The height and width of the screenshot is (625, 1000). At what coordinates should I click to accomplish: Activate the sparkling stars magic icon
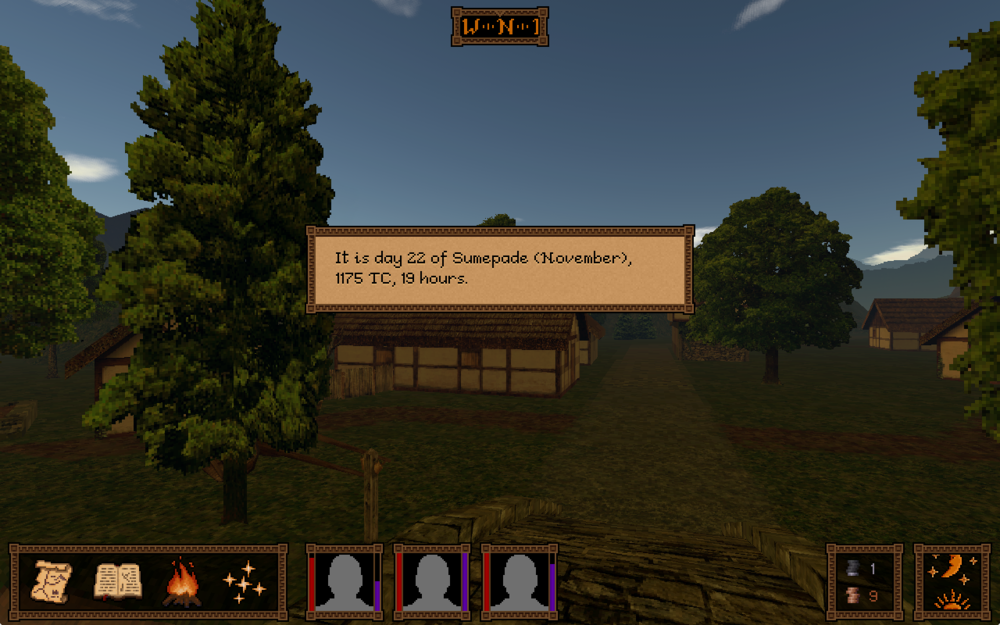[245, 583]
